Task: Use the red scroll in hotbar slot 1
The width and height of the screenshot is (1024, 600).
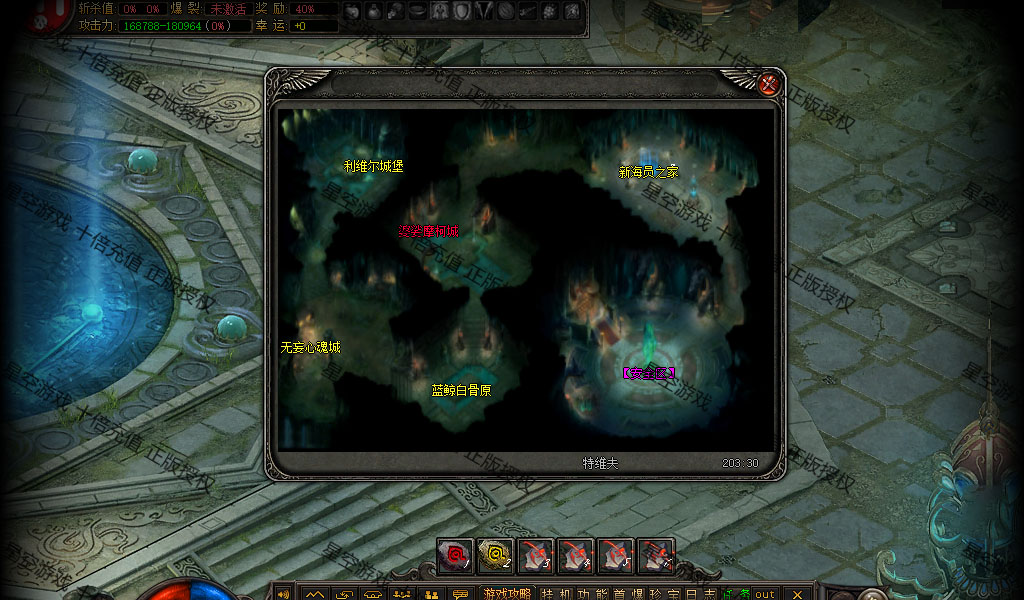Action: (x=455, y=556)
